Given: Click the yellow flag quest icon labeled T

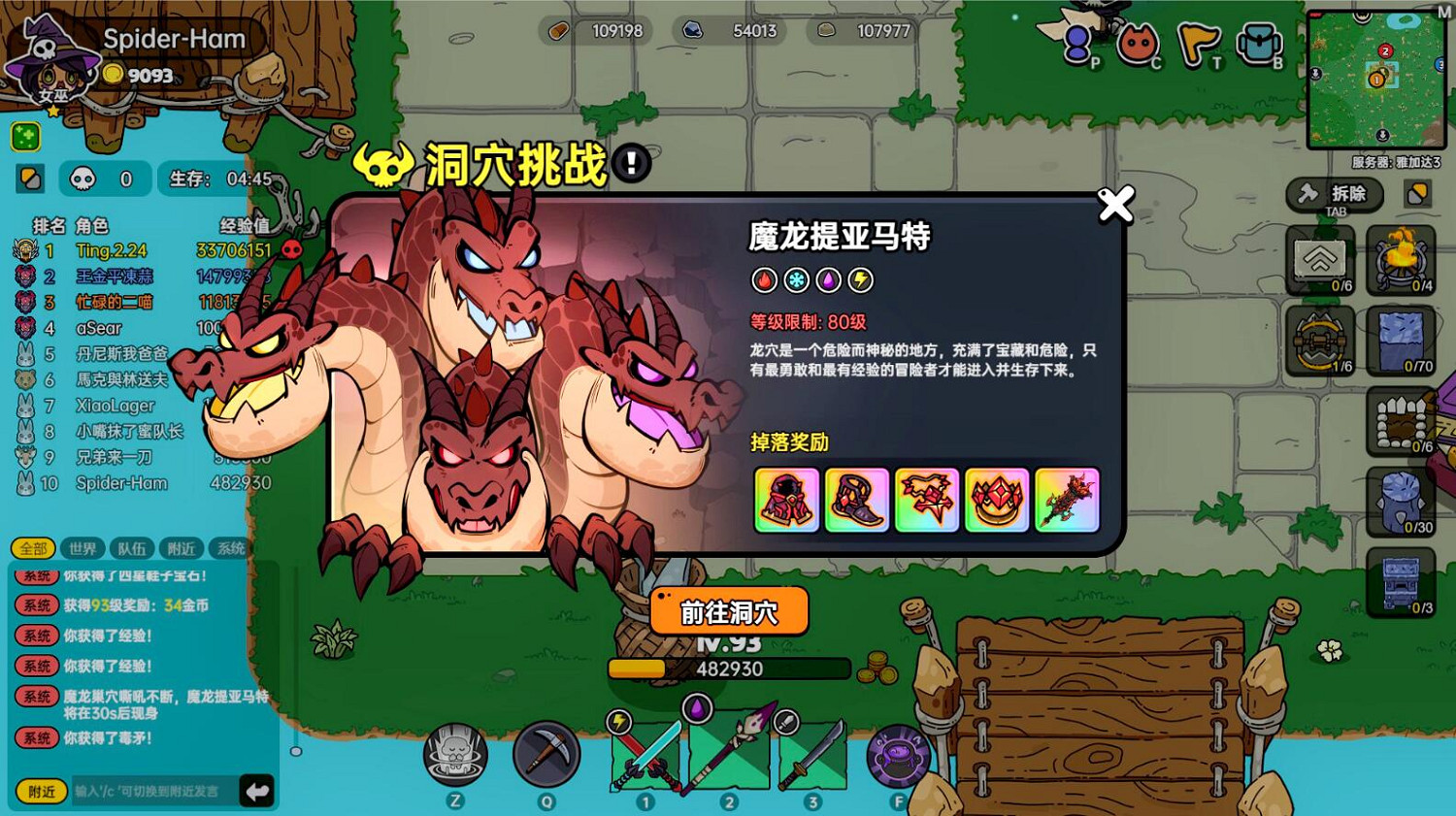Looking at the screenshot, I should [1199, 42].
